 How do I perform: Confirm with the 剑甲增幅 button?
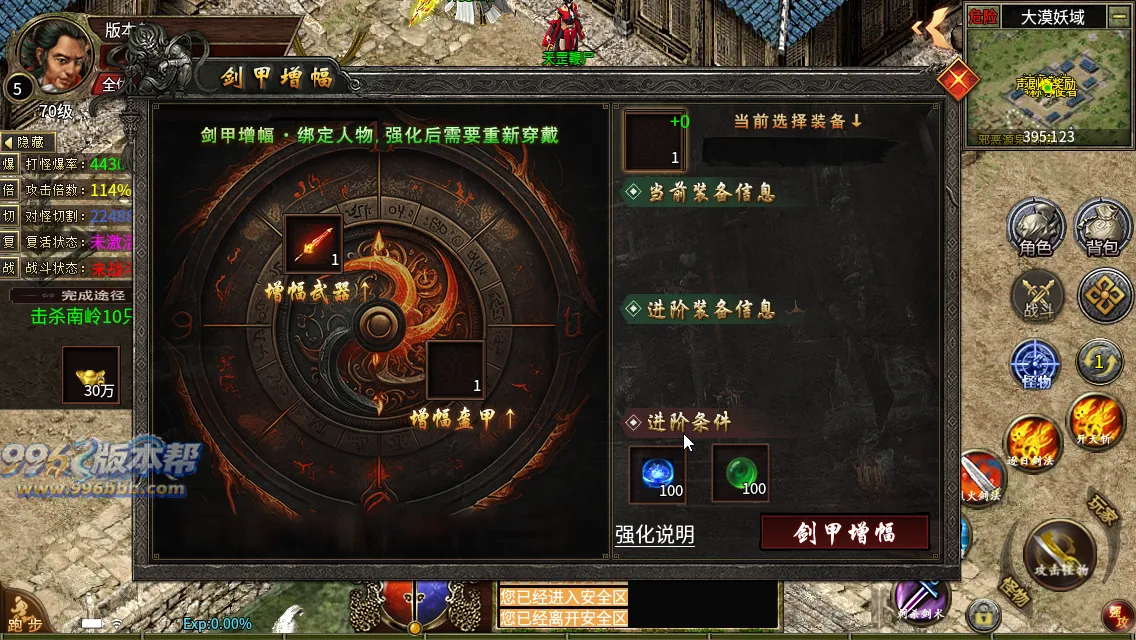click(x=845, y=532)
